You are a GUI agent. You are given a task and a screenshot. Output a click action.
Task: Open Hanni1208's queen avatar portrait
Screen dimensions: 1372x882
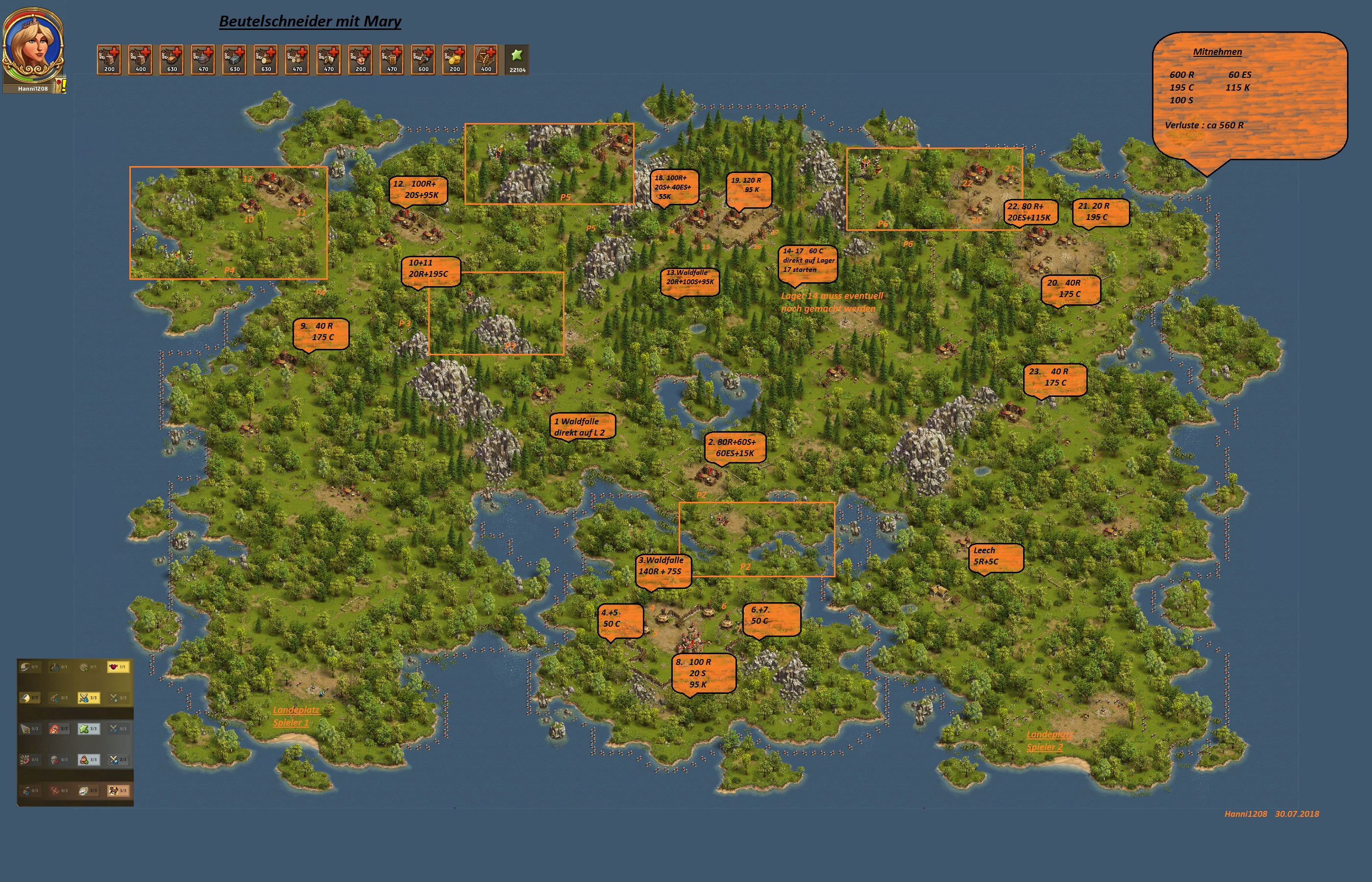[33, 47]
